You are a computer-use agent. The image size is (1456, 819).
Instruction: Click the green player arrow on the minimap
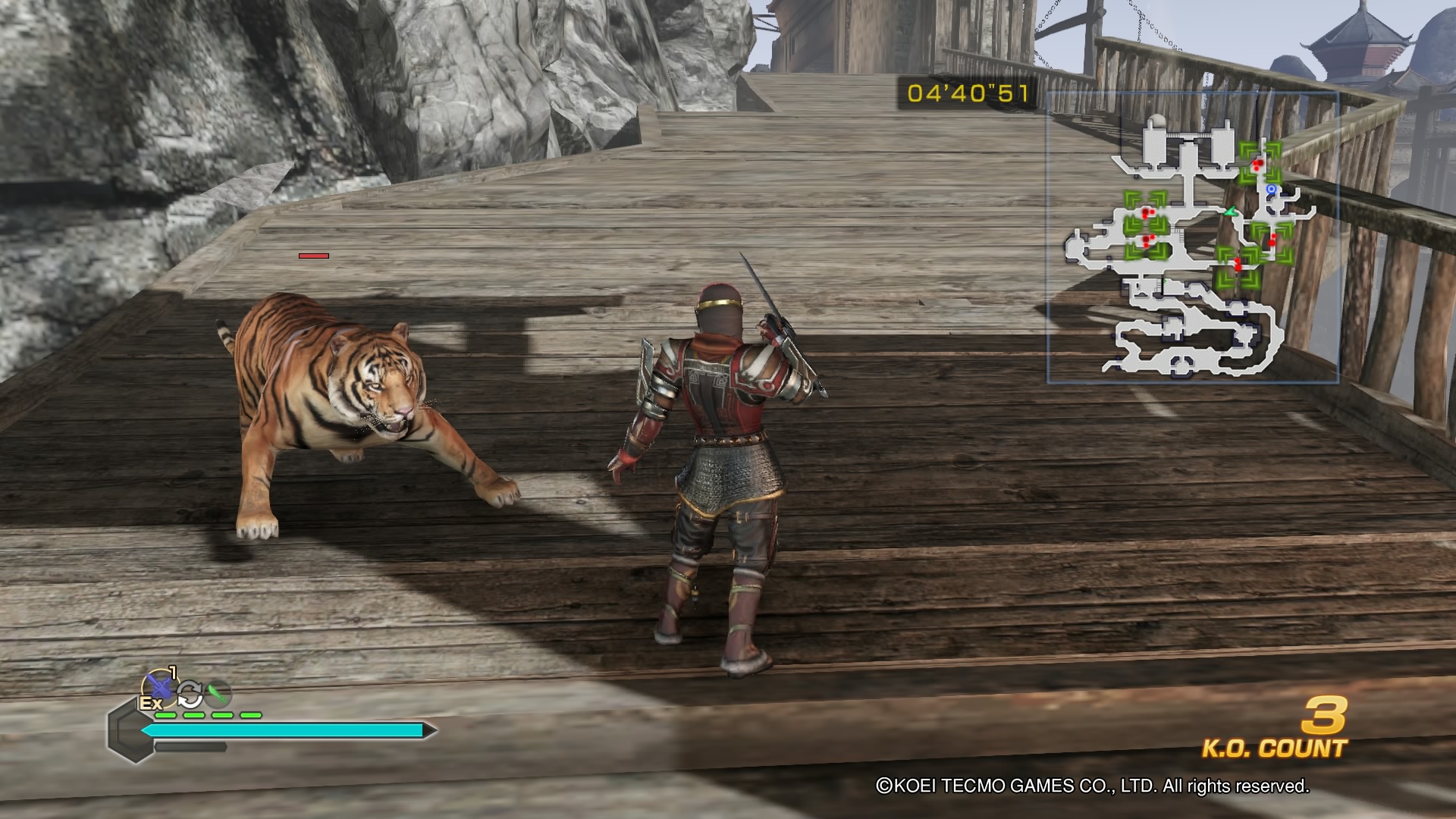(x=1232, y=212)
